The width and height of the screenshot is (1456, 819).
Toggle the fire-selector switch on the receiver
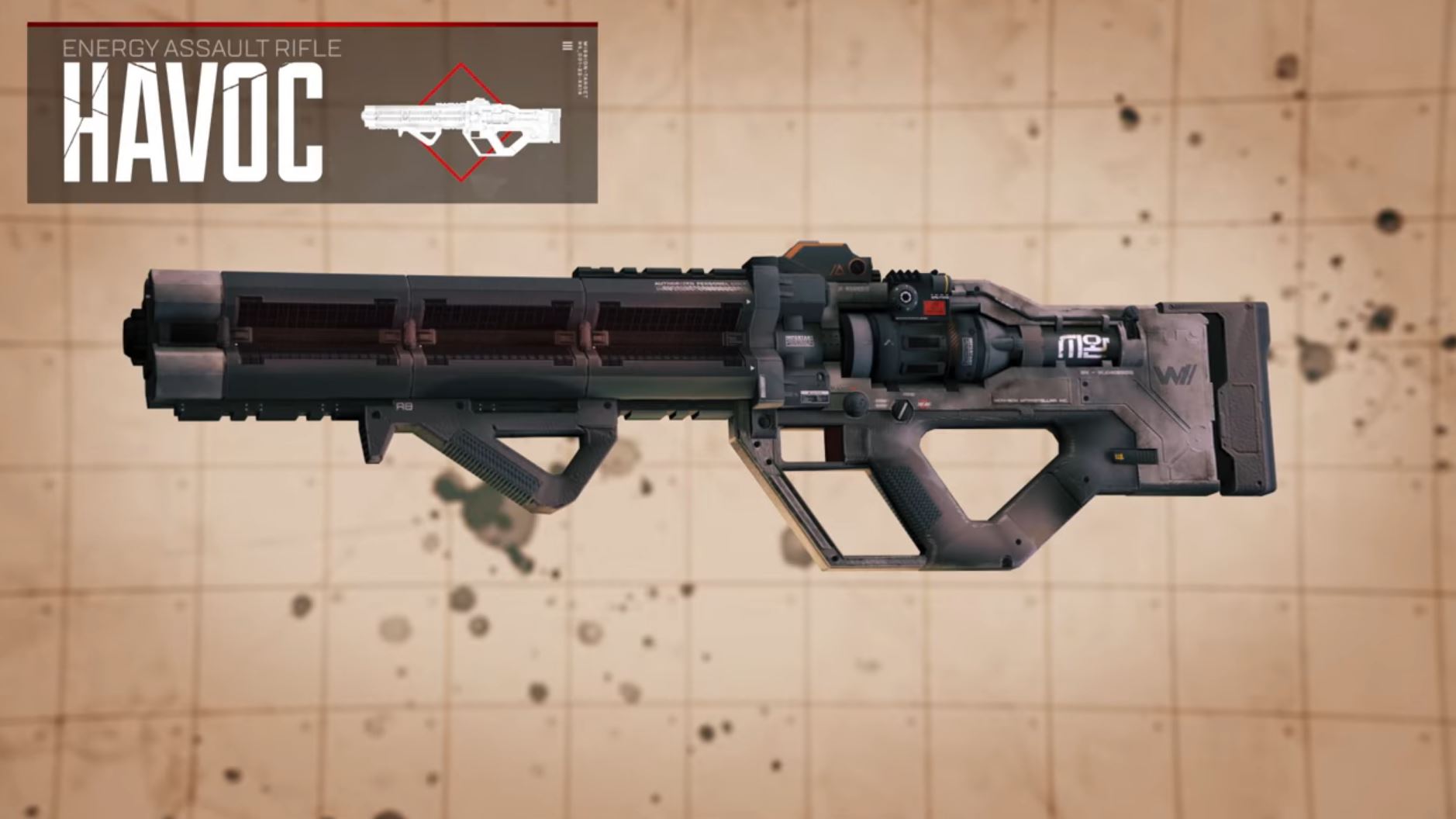[901, 411]
